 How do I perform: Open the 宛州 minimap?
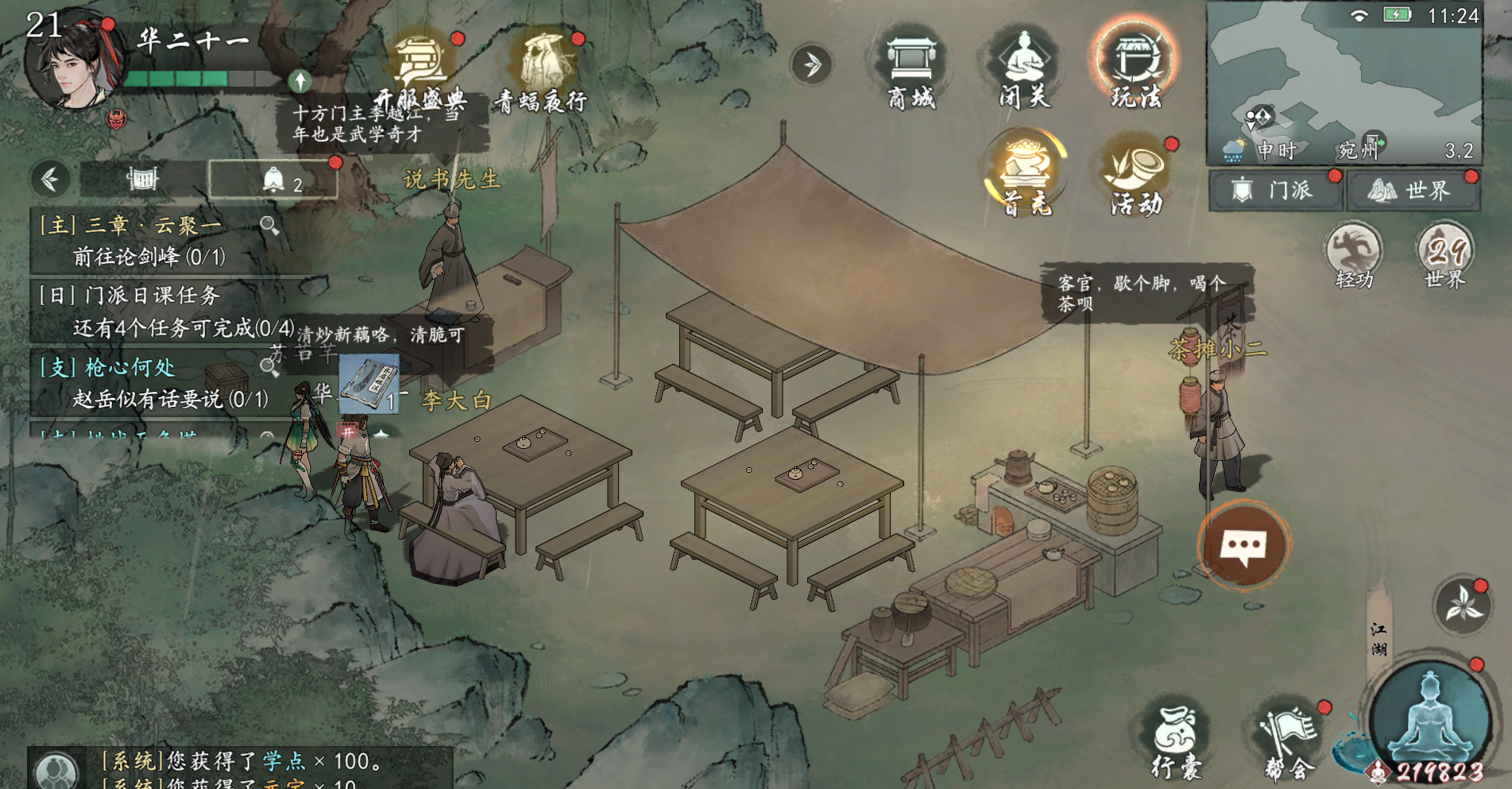(x=1343, y=79)
